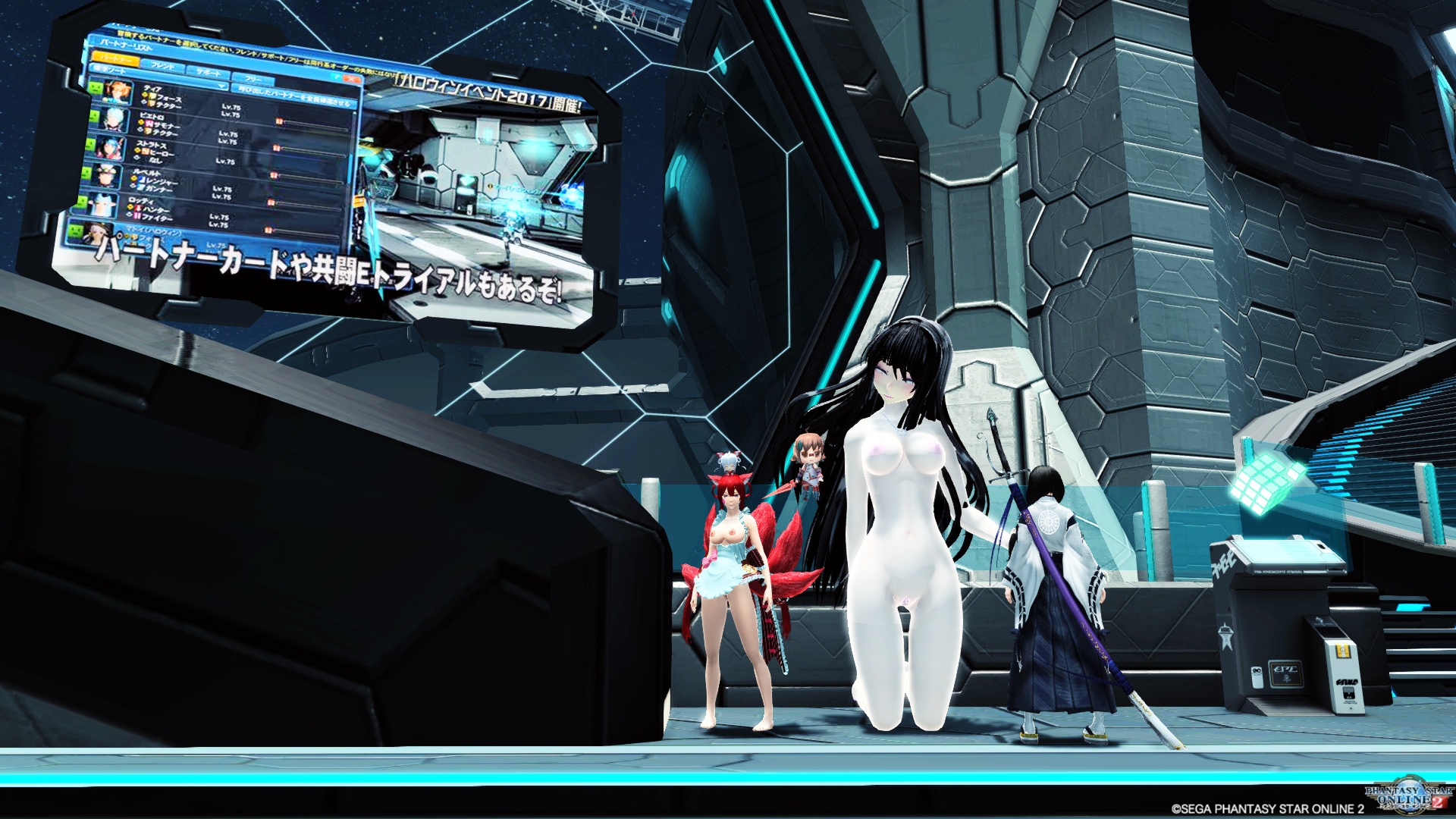Expand the dropdown arrow beside Tia's entry

click(x=221, y=87)
